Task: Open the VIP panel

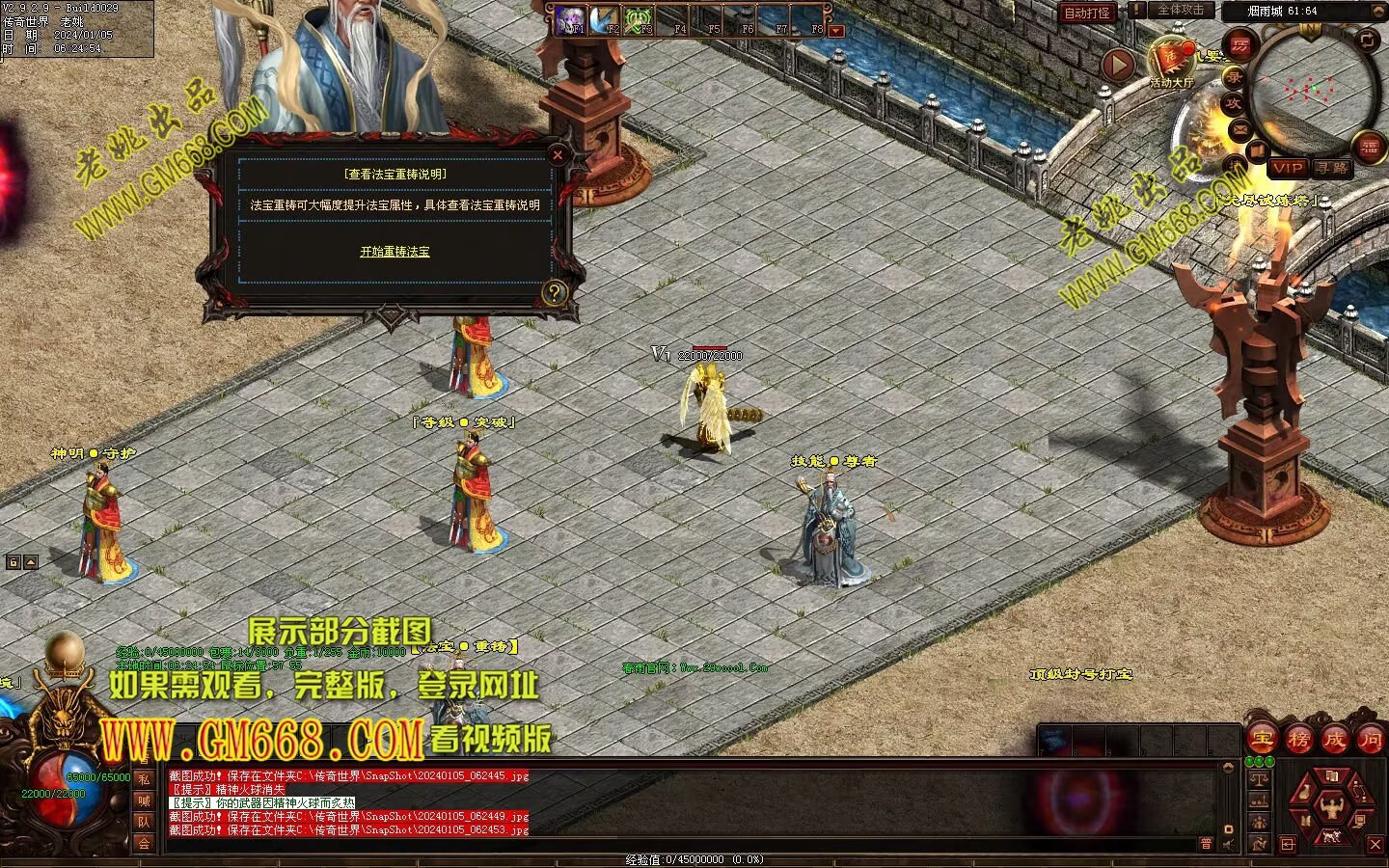Action: tap(1287, 168)
